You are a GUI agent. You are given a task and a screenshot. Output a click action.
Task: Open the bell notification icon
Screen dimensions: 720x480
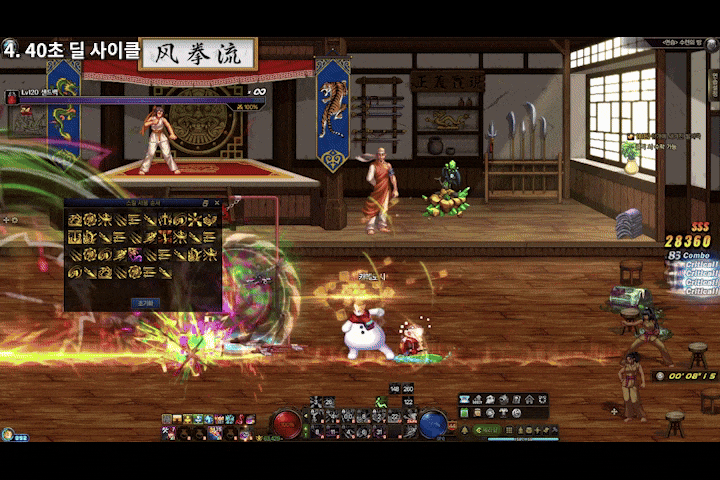pyautogui.click(x=463, y=430)
